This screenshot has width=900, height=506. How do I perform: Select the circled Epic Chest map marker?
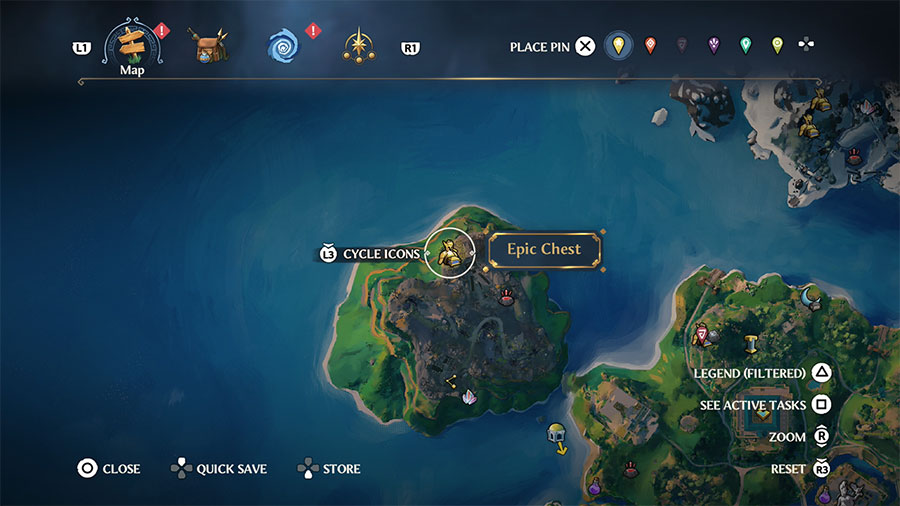[x=449, y=253]
